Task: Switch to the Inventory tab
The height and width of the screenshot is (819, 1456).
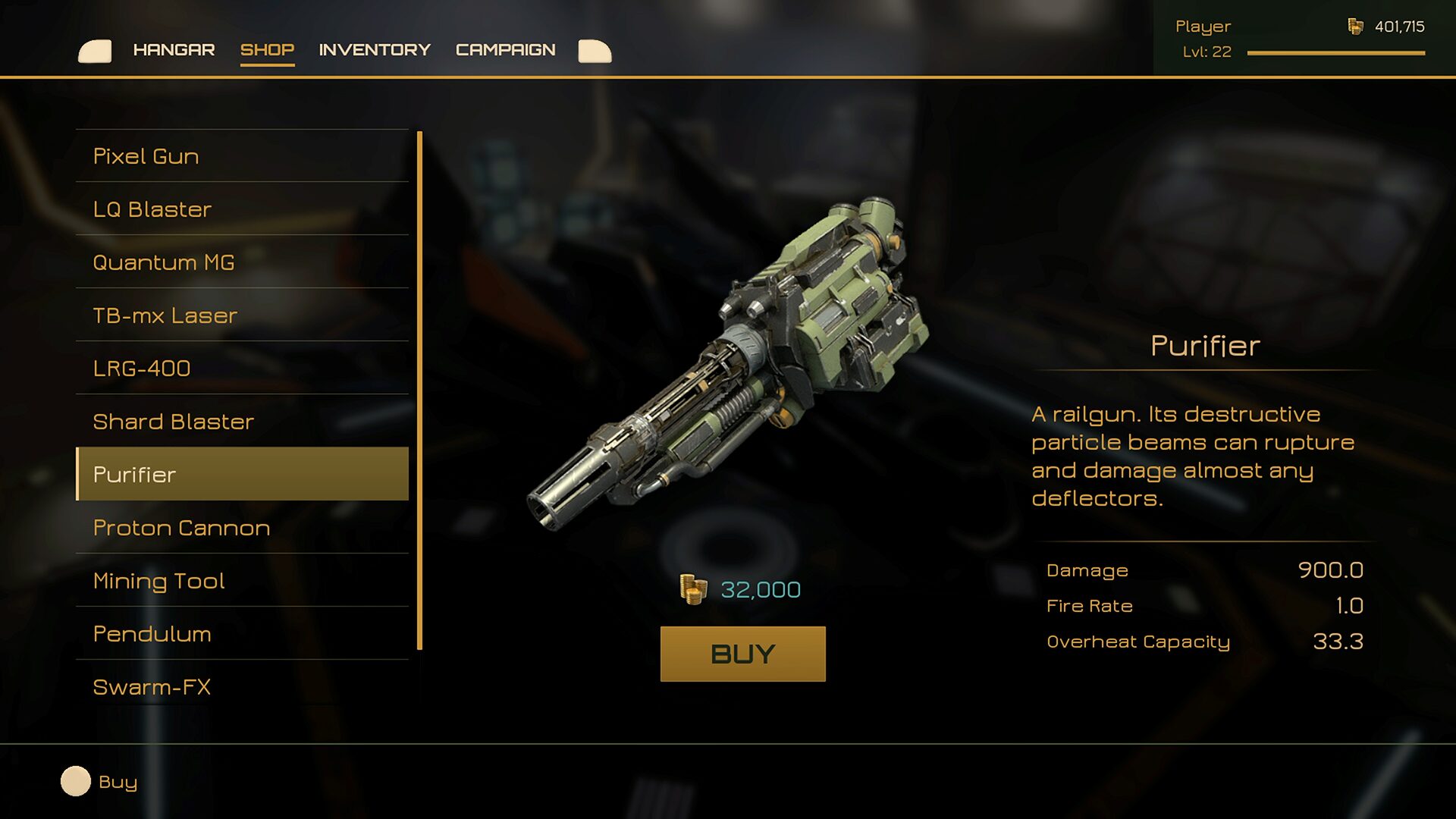Action: pyautogui.click(x=375, y=49)
